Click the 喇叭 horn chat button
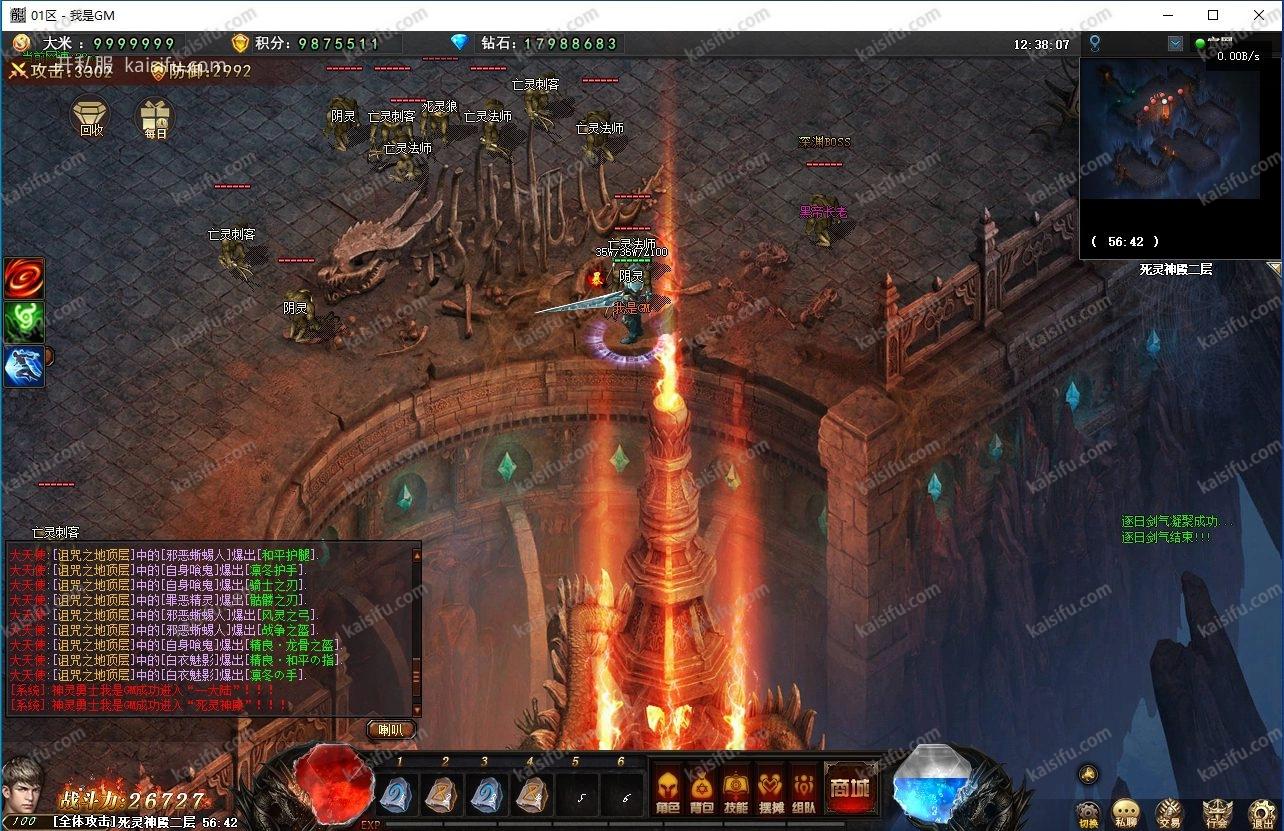Screen dimensions: 1284x831 tap(390, 730)
